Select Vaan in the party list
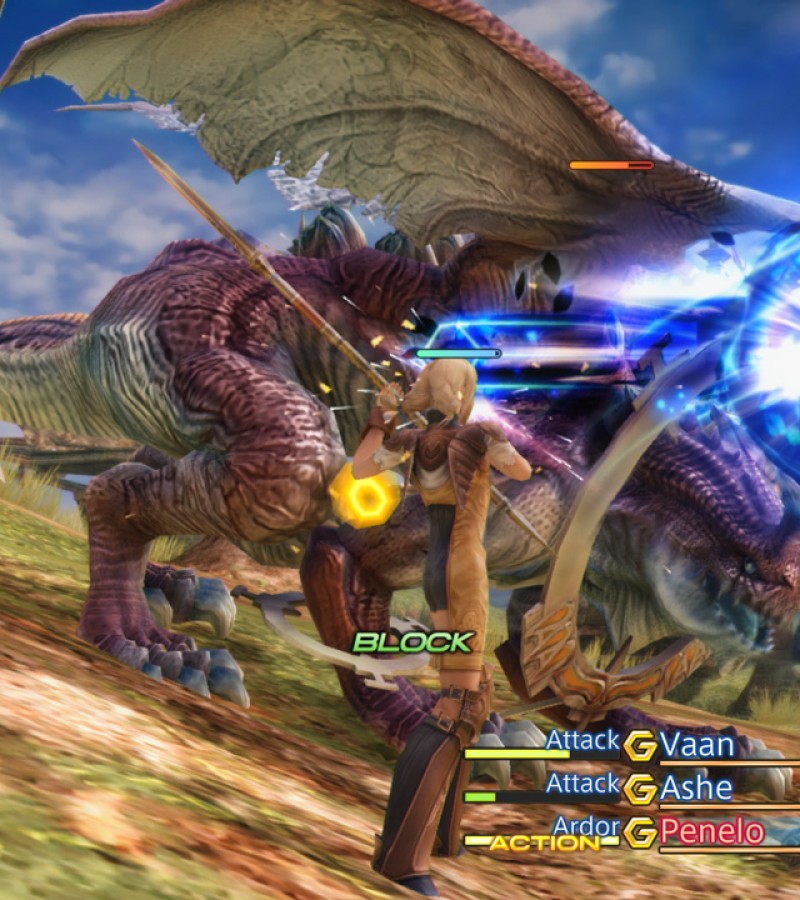The height and width of the screenshot is (900, 800). point(697,745)
